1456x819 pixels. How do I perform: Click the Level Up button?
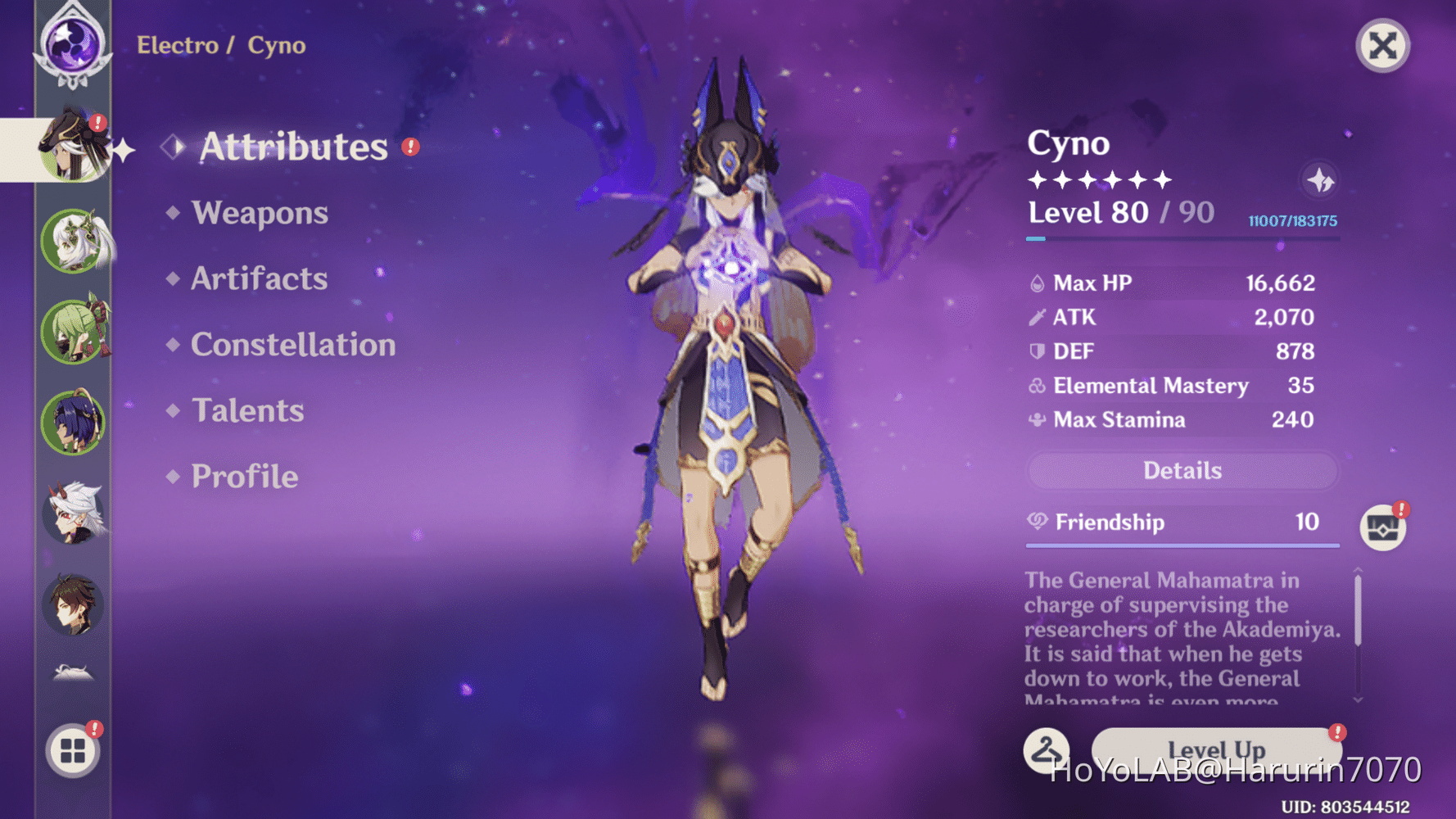1215,748
